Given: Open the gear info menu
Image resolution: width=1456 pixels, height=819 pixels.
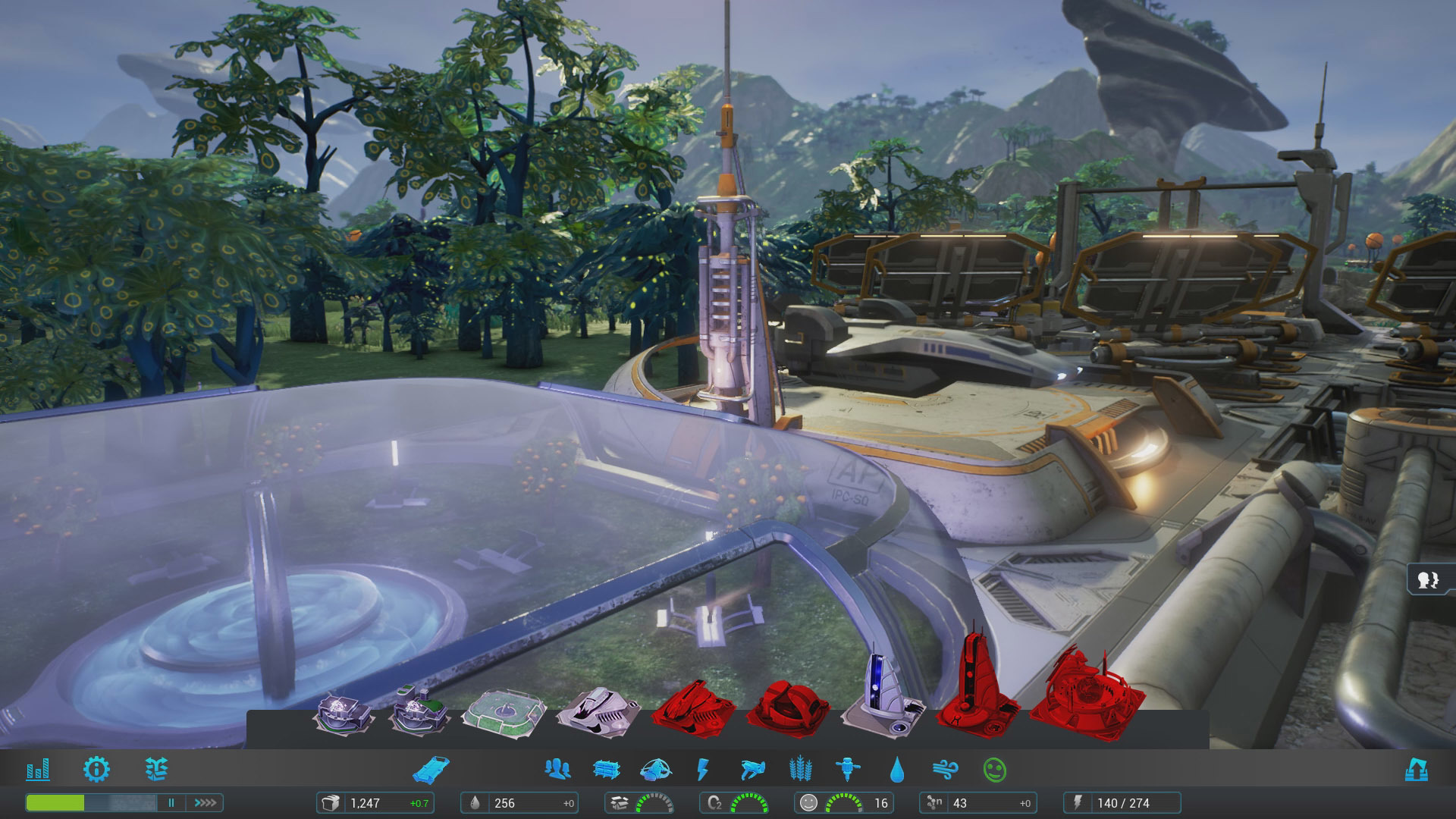Looking at the screenshot, I should (96, 770).
